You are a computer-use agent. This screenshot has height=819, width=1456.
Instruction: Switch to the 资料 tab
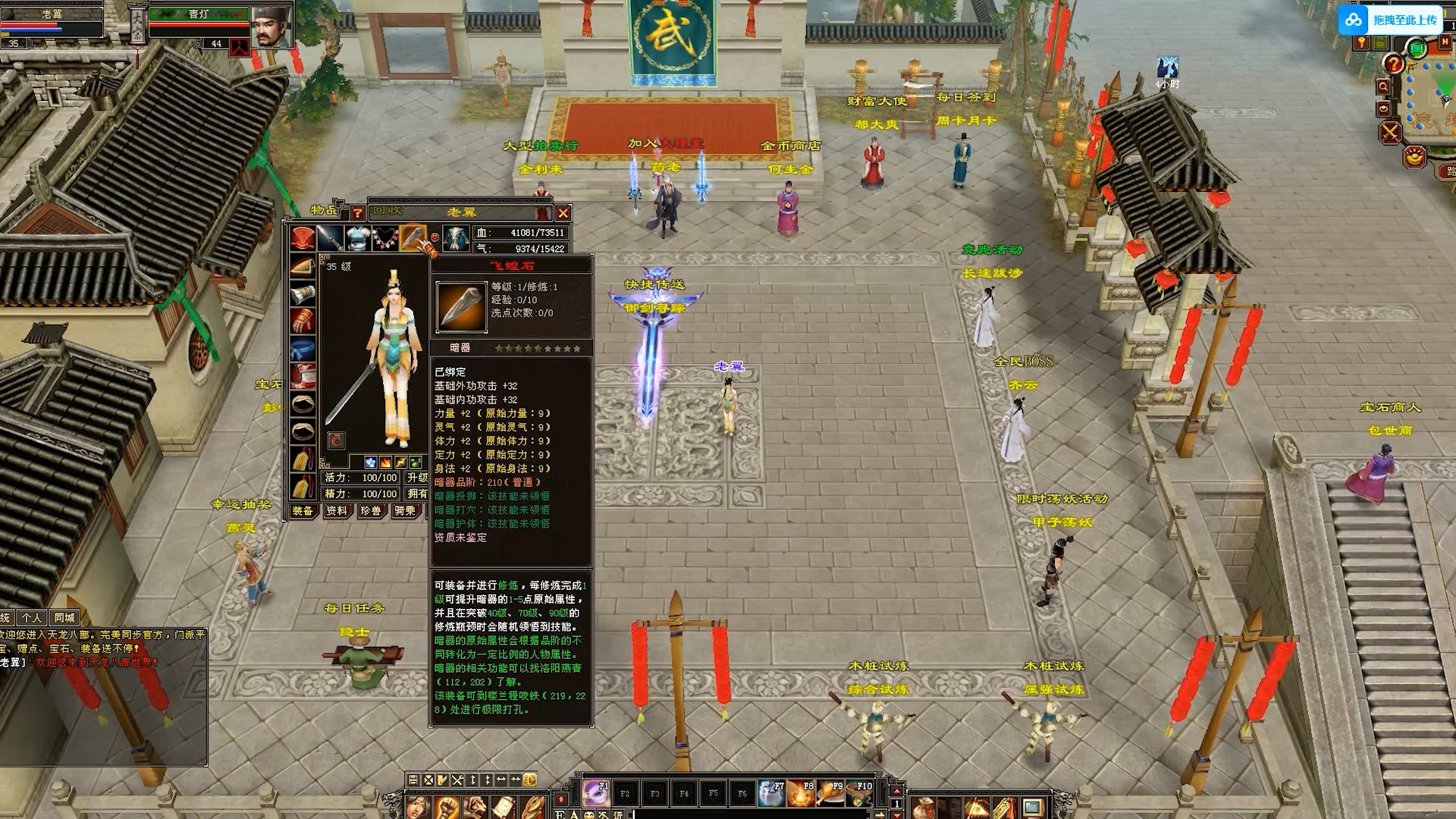point(337,511)
